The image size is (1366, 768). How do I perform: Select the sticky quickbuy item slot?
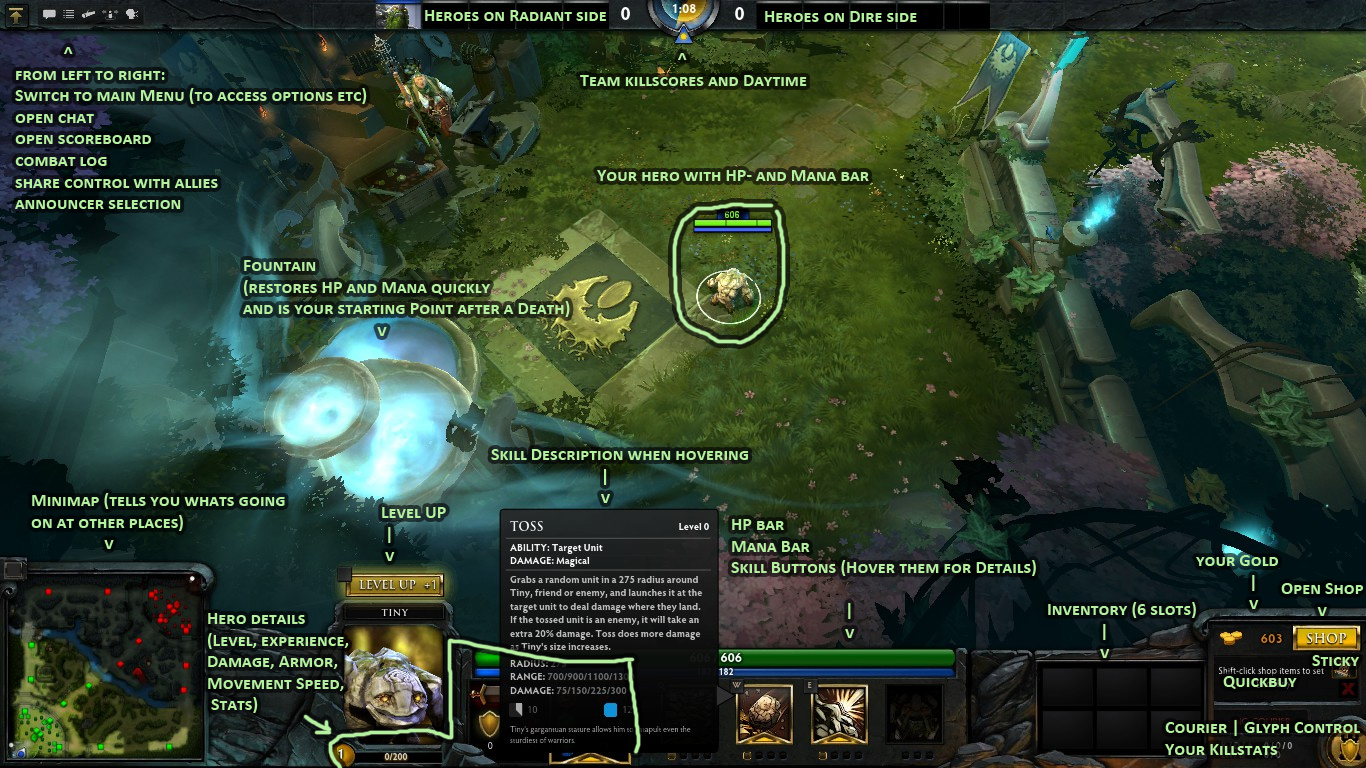pyautogui.click(x=1344, y=672)
